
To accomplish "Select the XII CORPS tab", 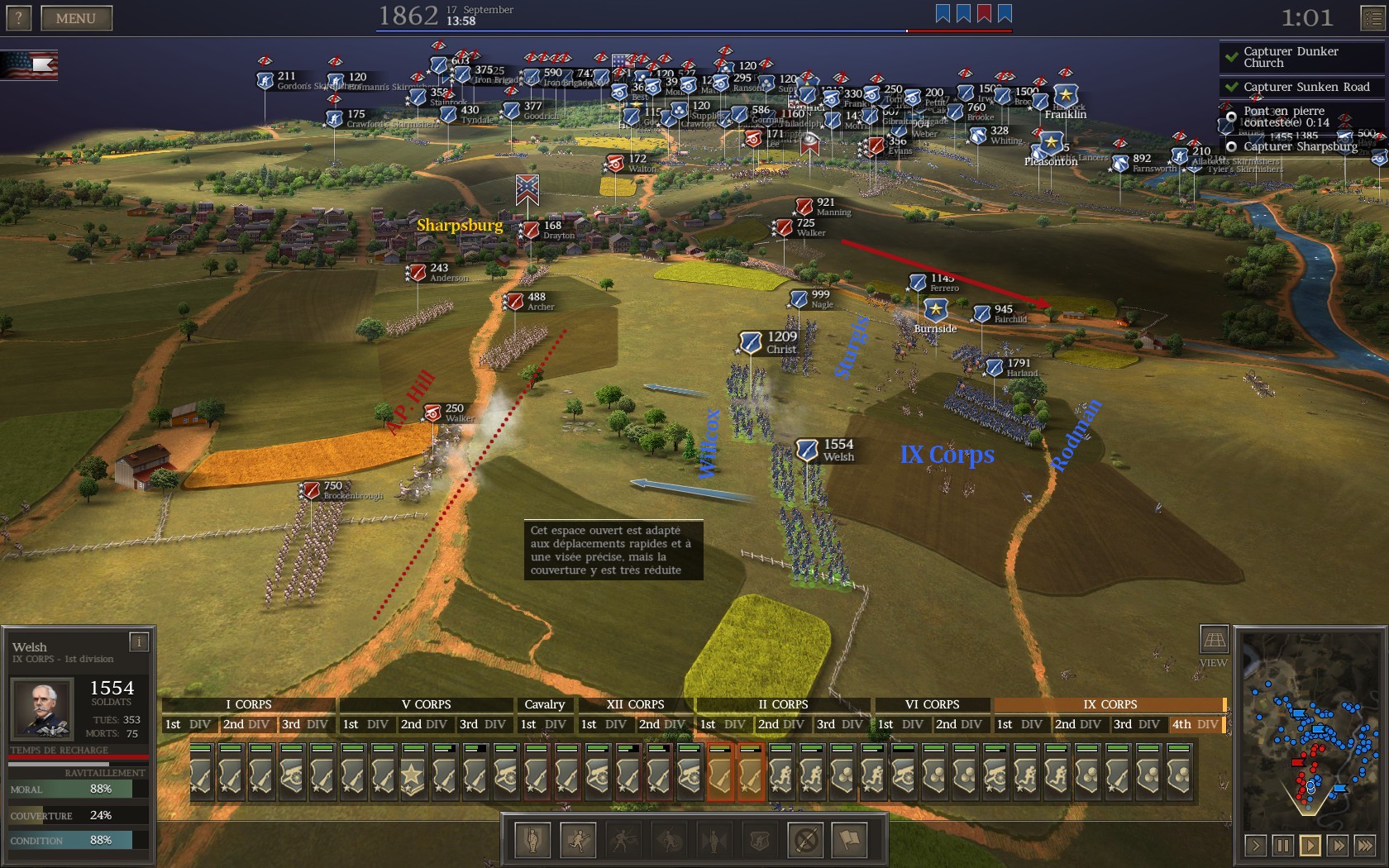I will coord(635,704).
